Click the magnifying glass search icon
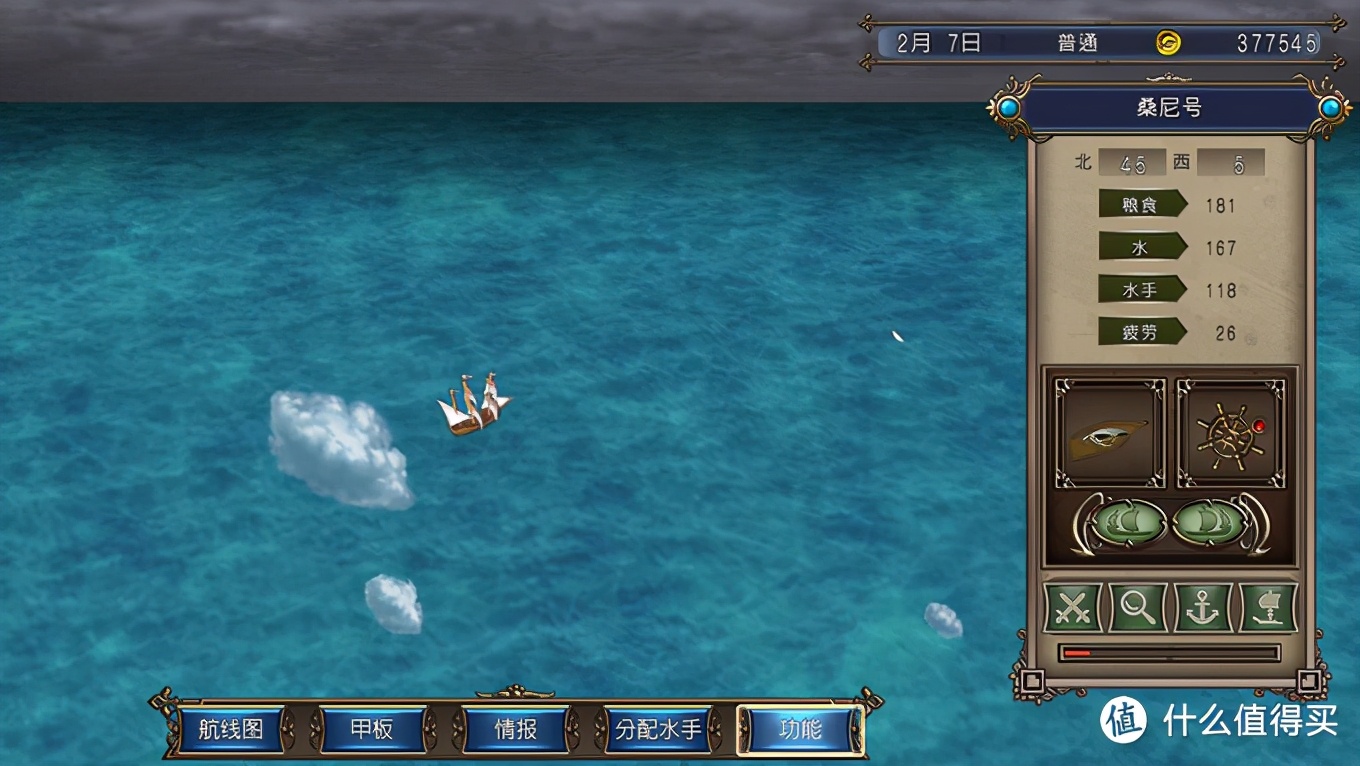1360x766 pixels. coord(1137,607)
